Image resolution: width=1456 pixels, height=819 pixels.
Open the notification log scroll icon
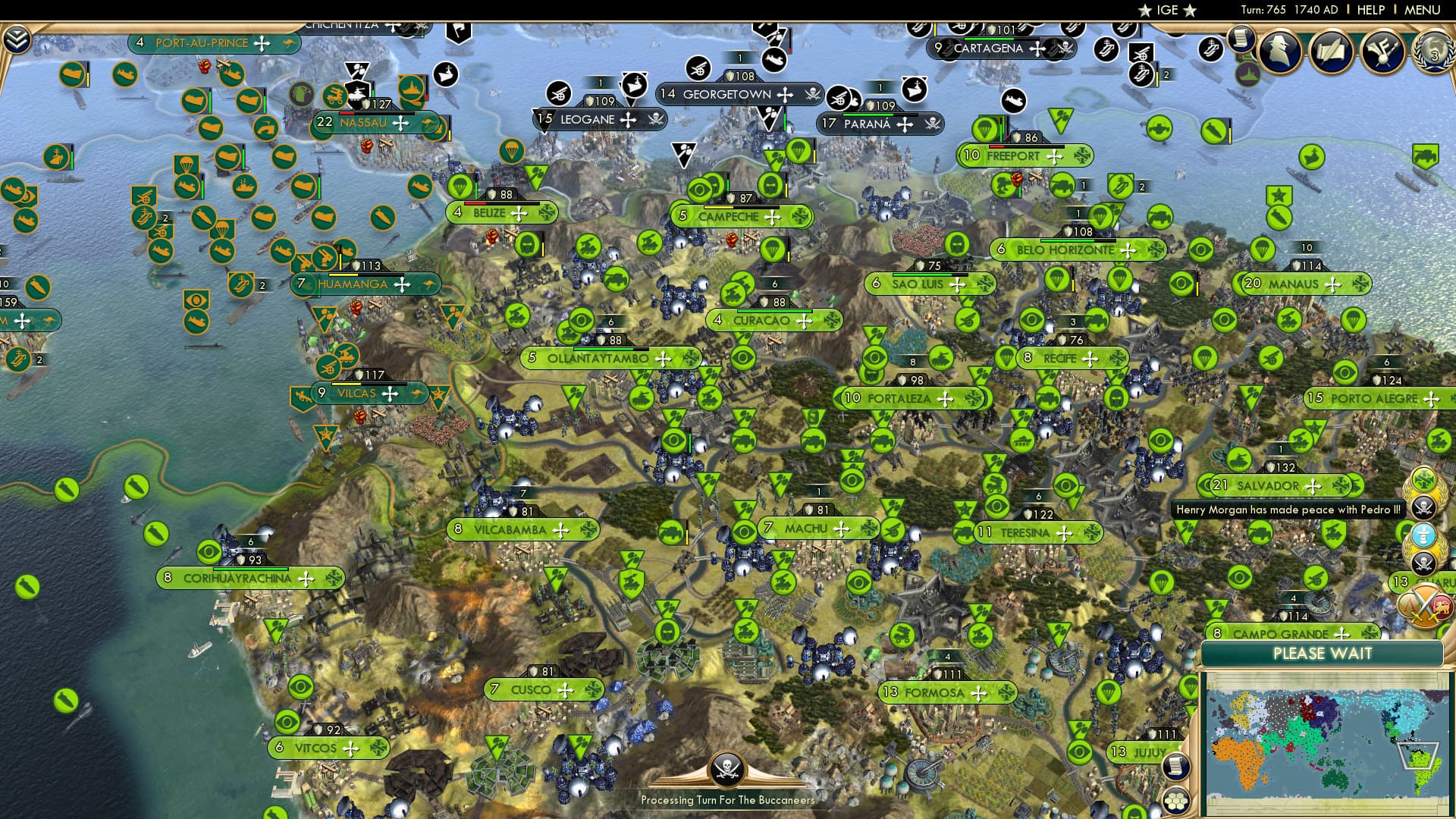[x=1241, y=38]
